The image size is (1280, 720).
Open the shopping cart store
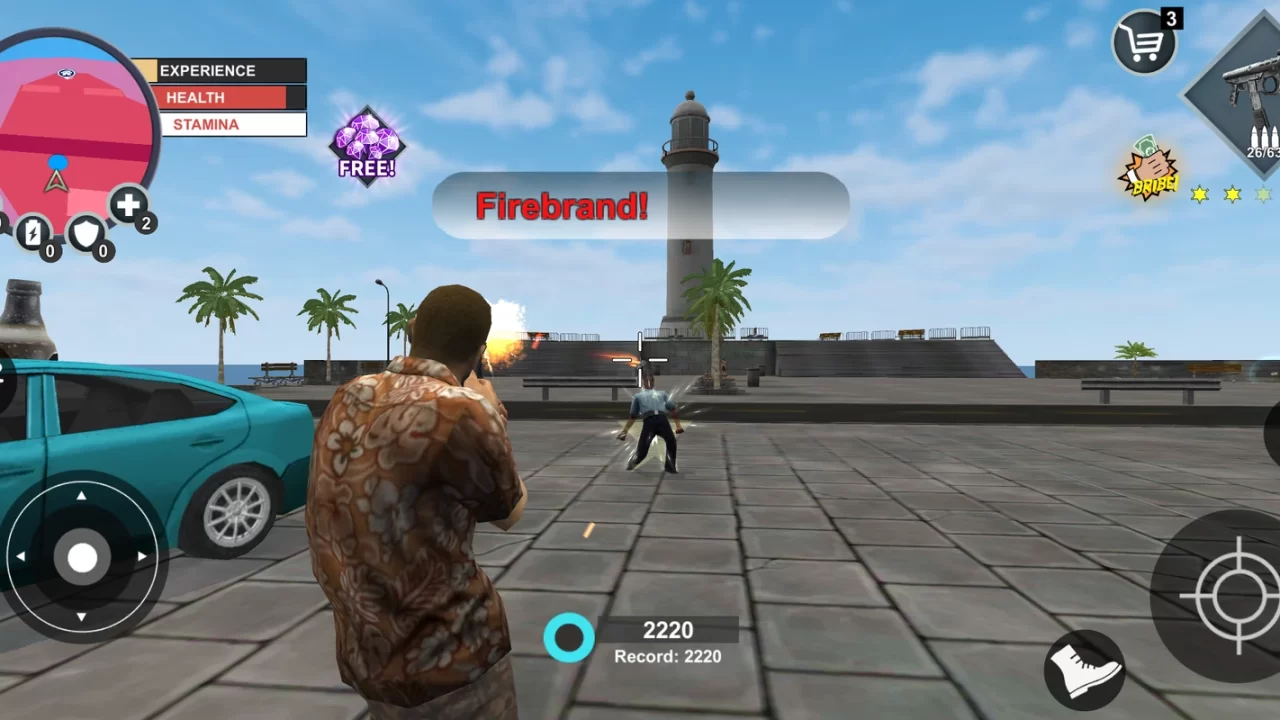(x=1143, y=42)
